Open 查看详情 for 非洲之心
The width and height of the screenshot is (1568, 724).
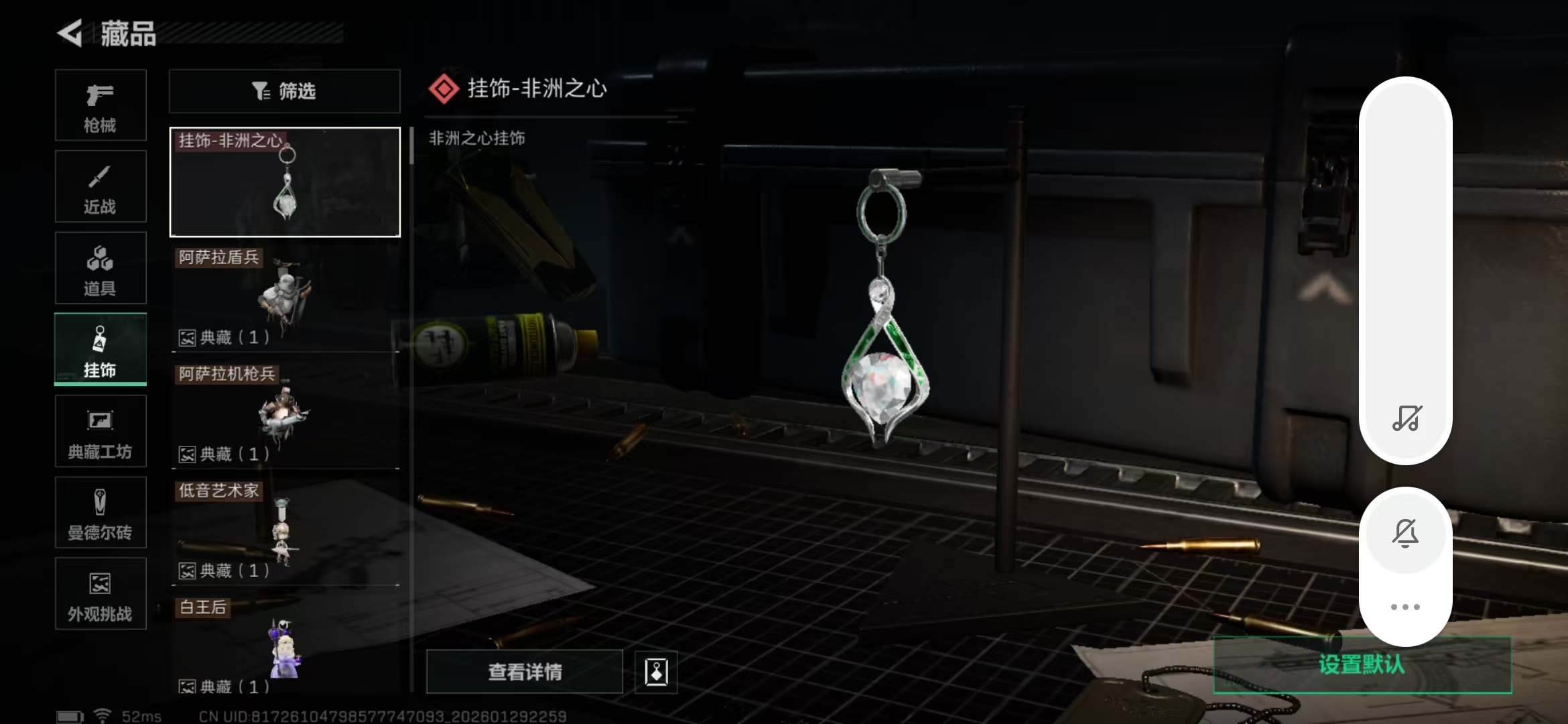pyautogui.click(x=525, y=671)
